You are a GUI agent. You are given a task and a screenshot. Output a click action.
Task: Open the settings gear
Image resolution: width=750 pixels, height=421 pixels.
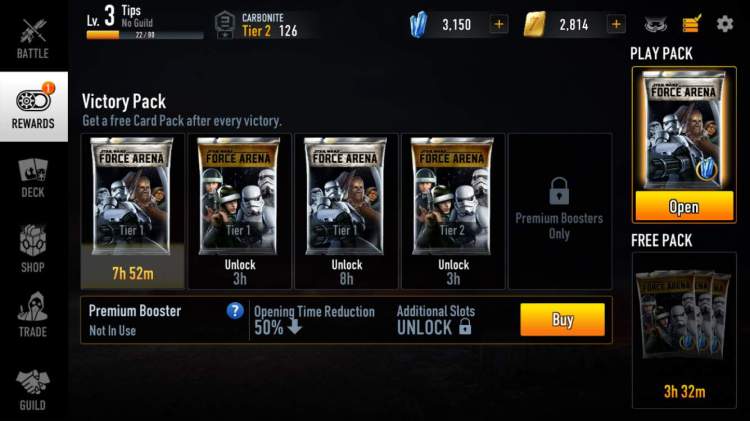(725, 24)
